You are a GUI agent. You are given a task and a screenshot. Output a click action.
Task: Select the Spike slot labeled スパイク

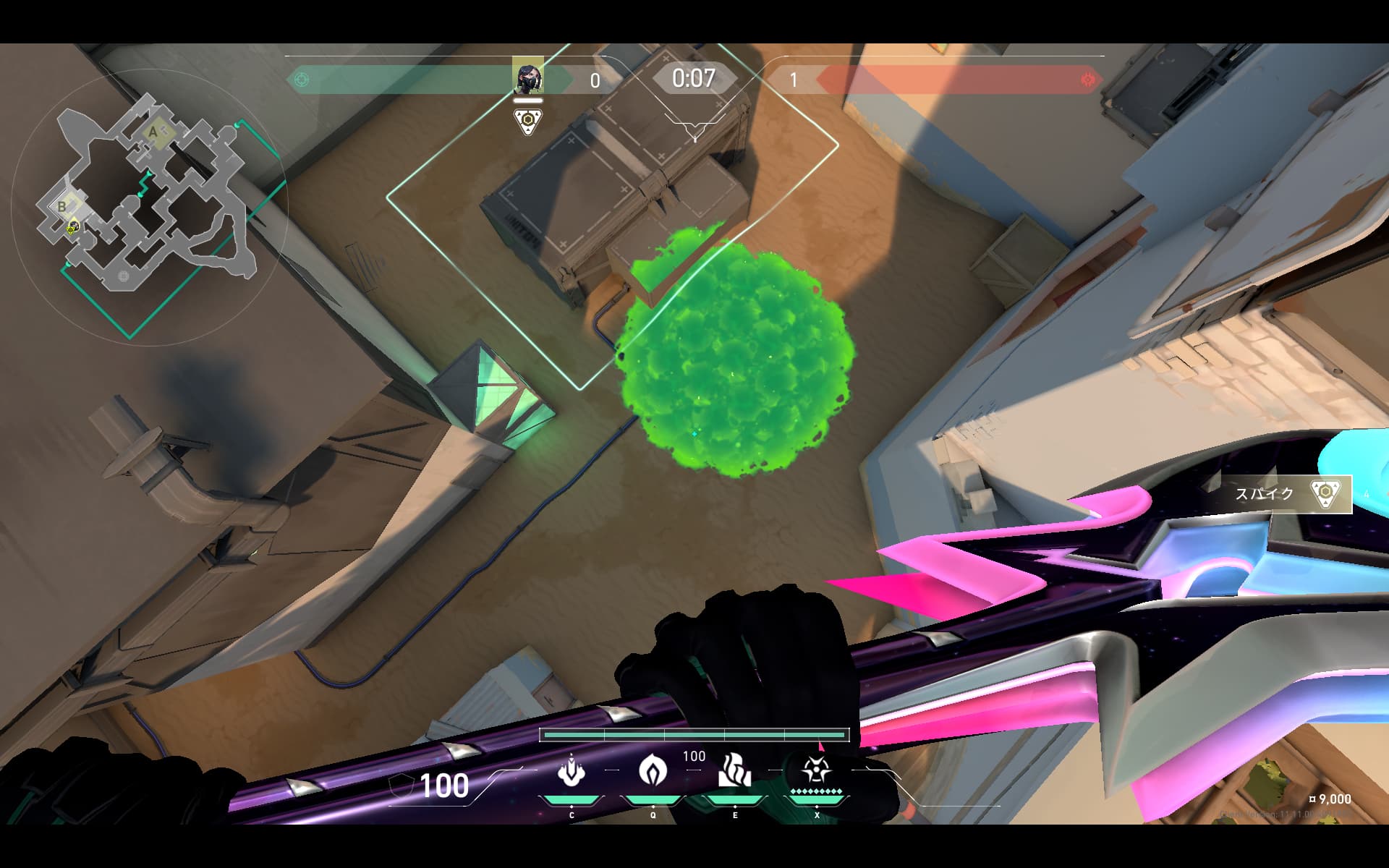pos(1288,494)
